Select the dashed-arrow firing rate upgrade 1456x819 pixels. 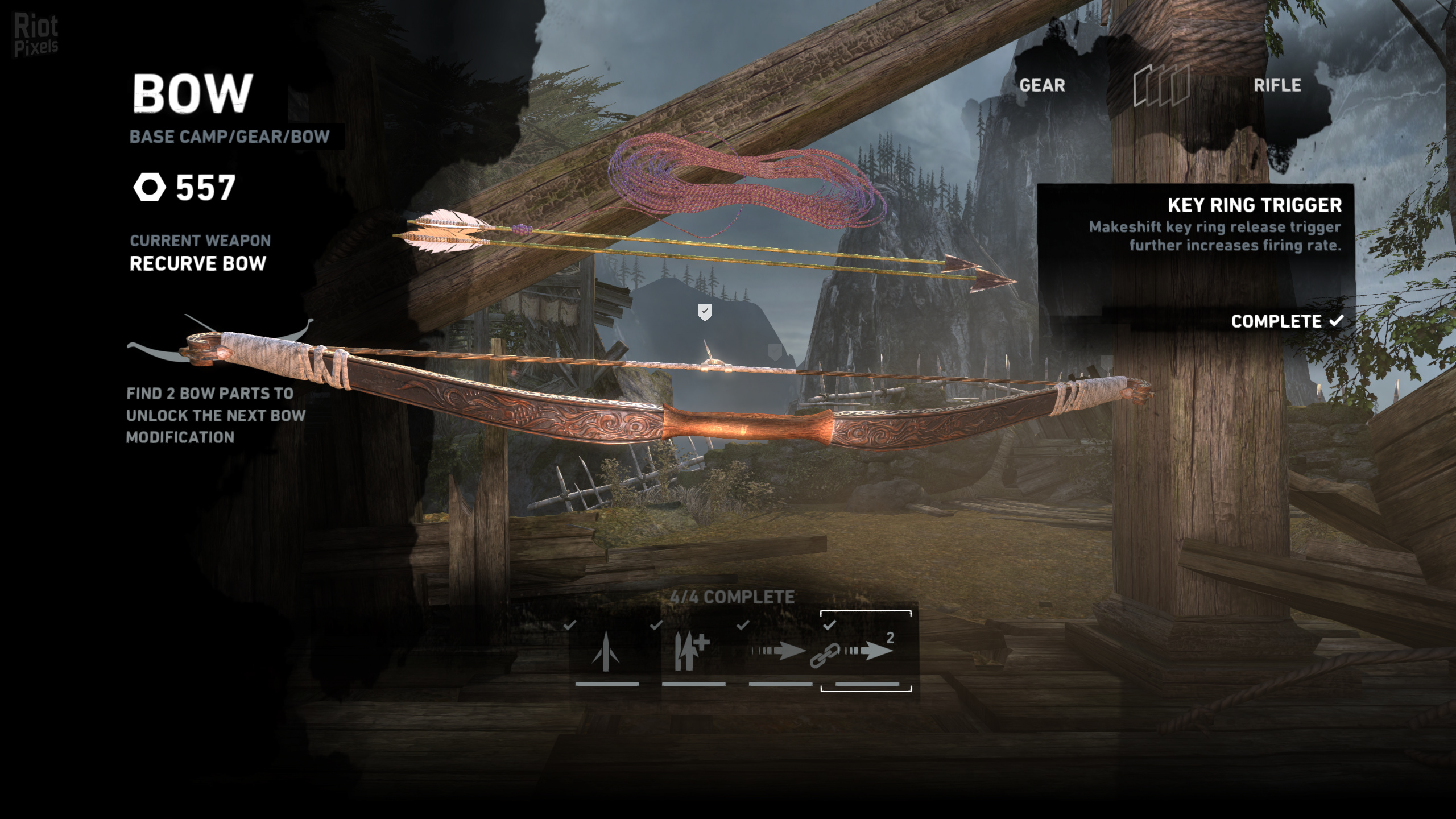(779, 651)
